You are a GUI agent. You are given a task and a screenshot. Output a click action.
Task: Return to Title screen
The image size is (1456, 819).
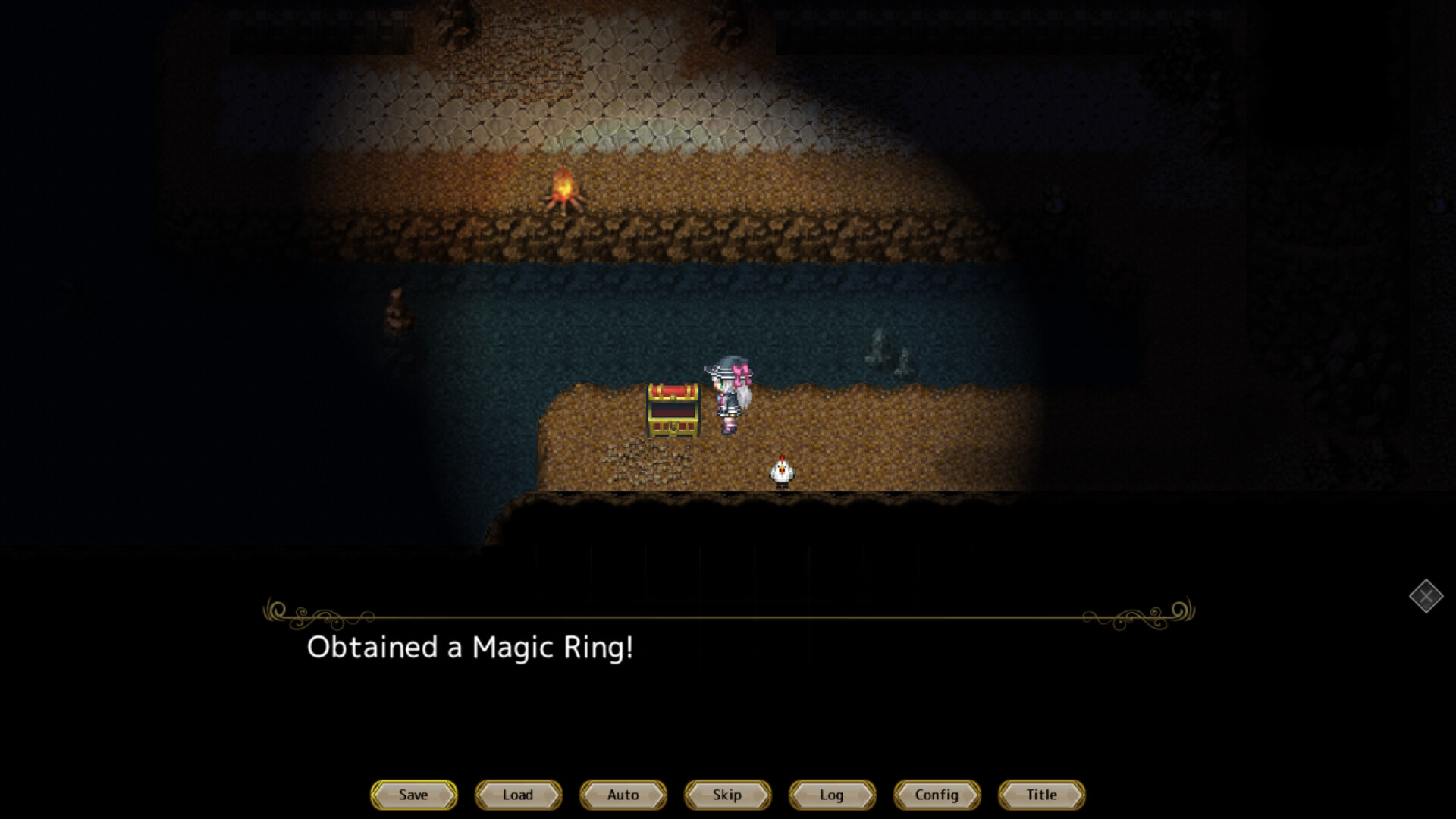pos(1041,795)
